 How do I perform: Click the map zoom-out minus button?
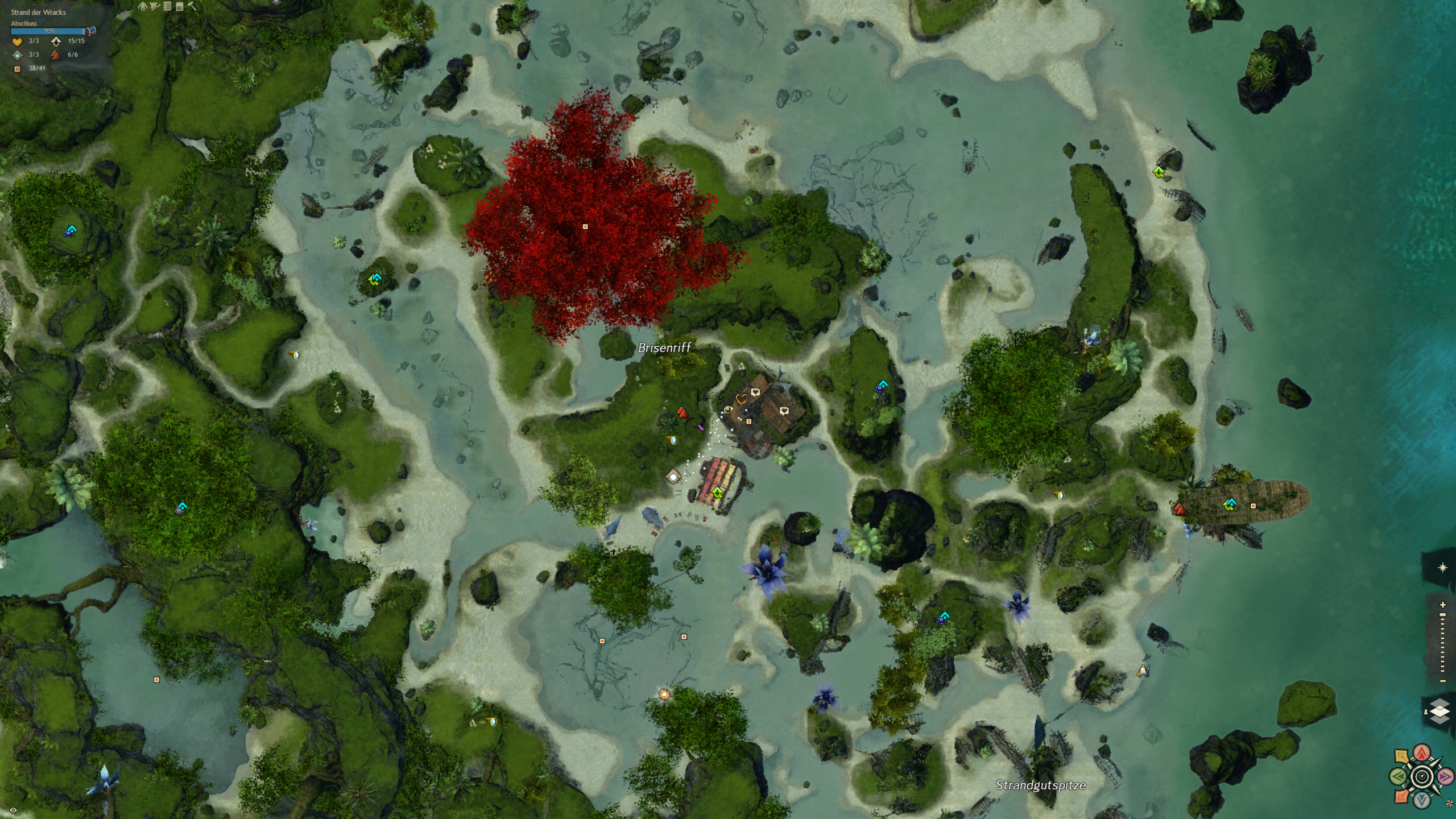(1442, 681)
